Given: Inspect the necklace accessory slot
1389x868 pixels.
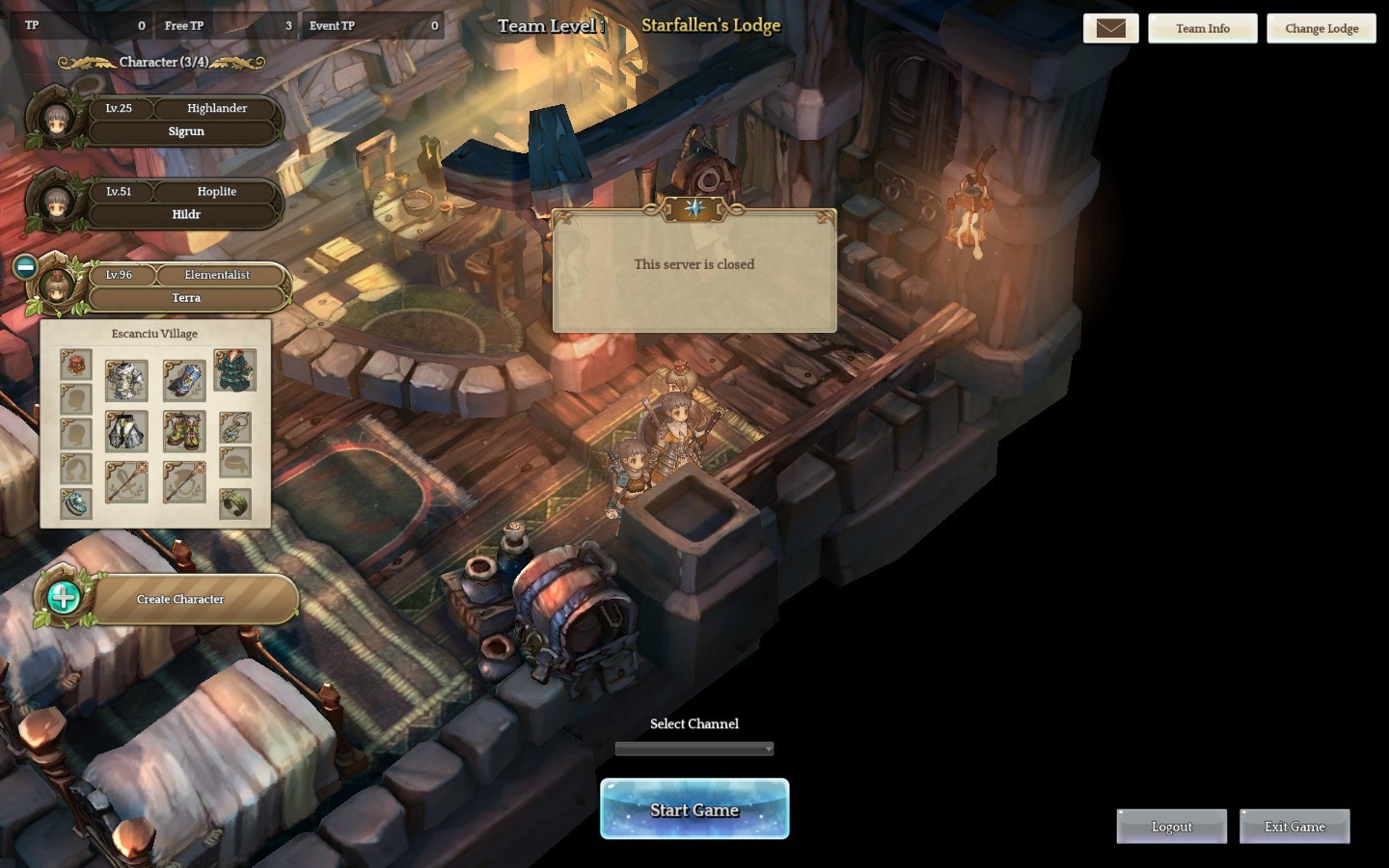Looking at the screenshot, I should (234, 427).
